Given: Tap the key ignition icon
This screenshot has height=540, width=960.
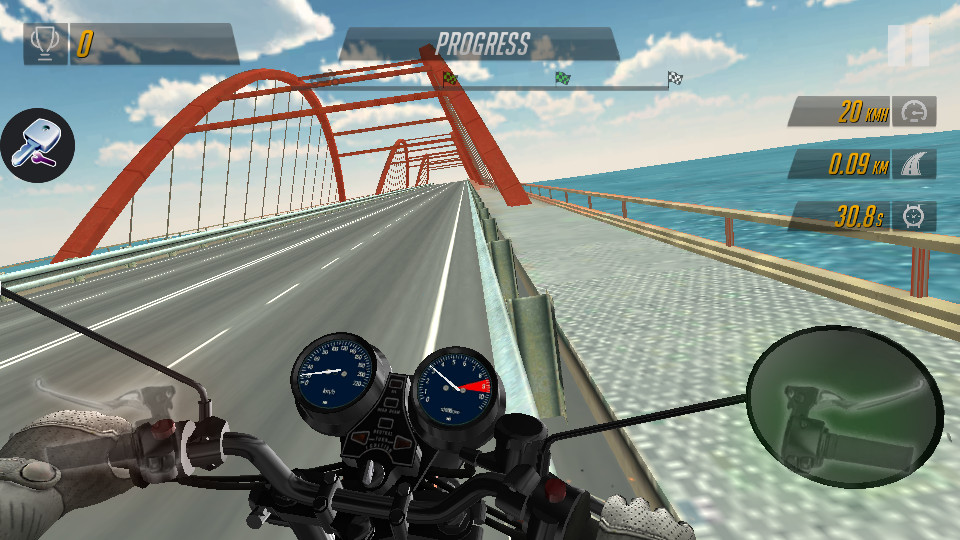Looking at the screenshot, I should click(x=37, y=141).
